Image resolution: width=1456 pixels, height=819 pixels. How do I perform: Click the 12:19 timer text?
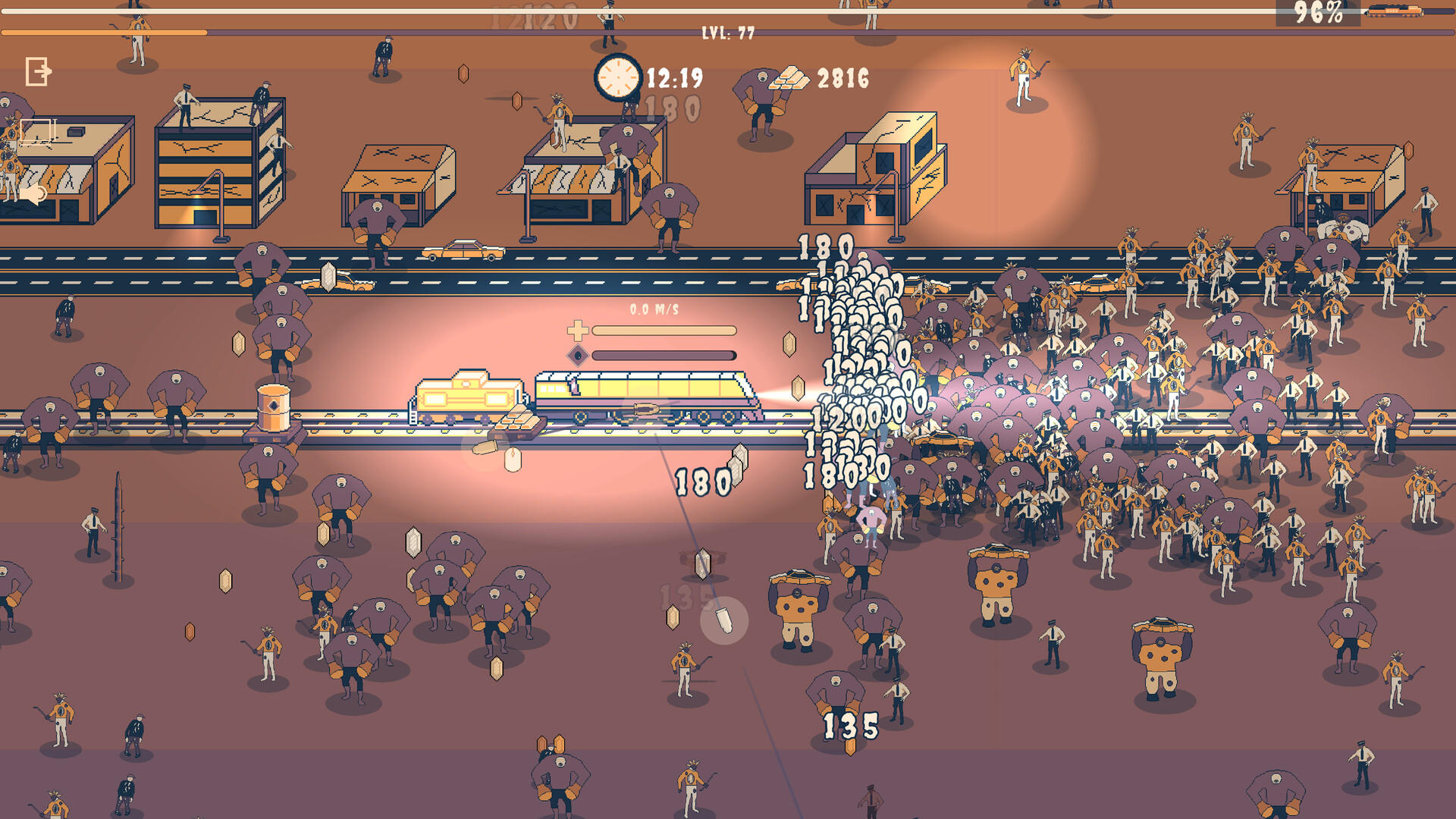point(673,77)
